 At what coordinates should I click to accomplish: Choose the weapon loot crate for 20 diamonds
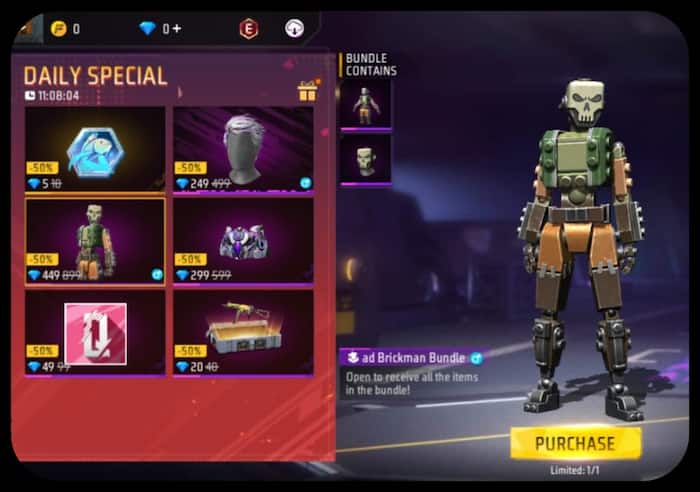(243, 332)
